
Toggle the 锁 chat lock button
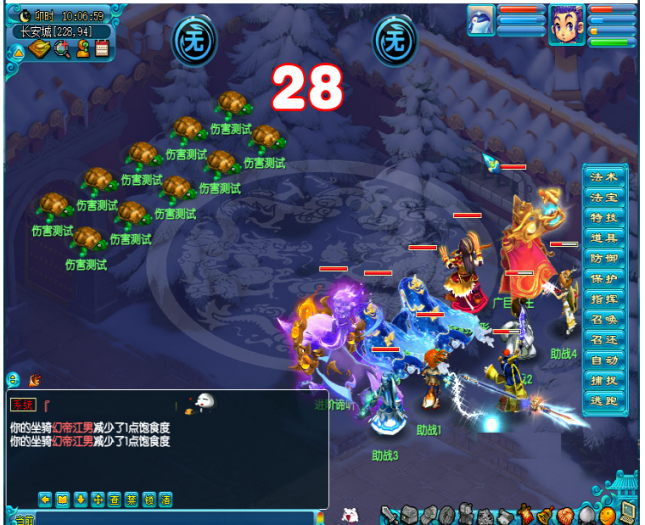(149, 499)
